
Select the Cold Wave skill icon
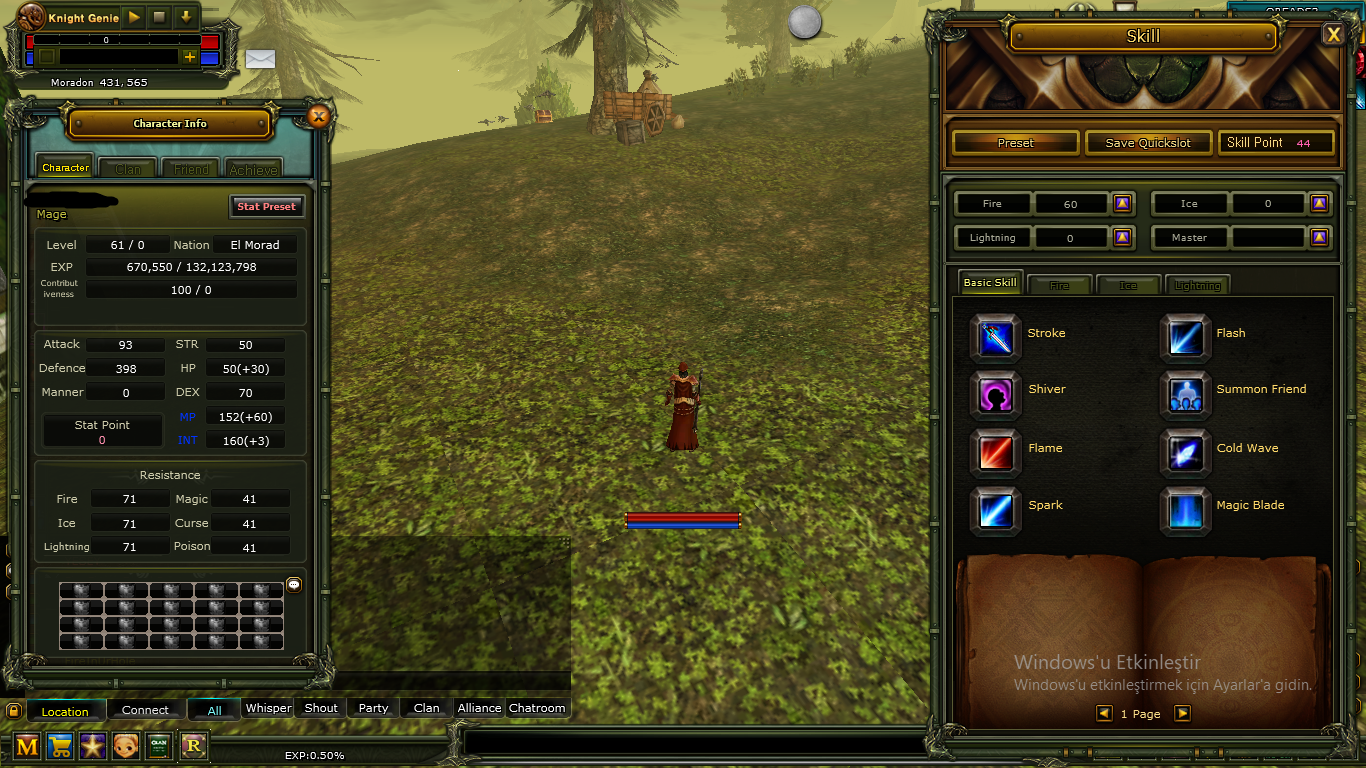pos(1185,452)
